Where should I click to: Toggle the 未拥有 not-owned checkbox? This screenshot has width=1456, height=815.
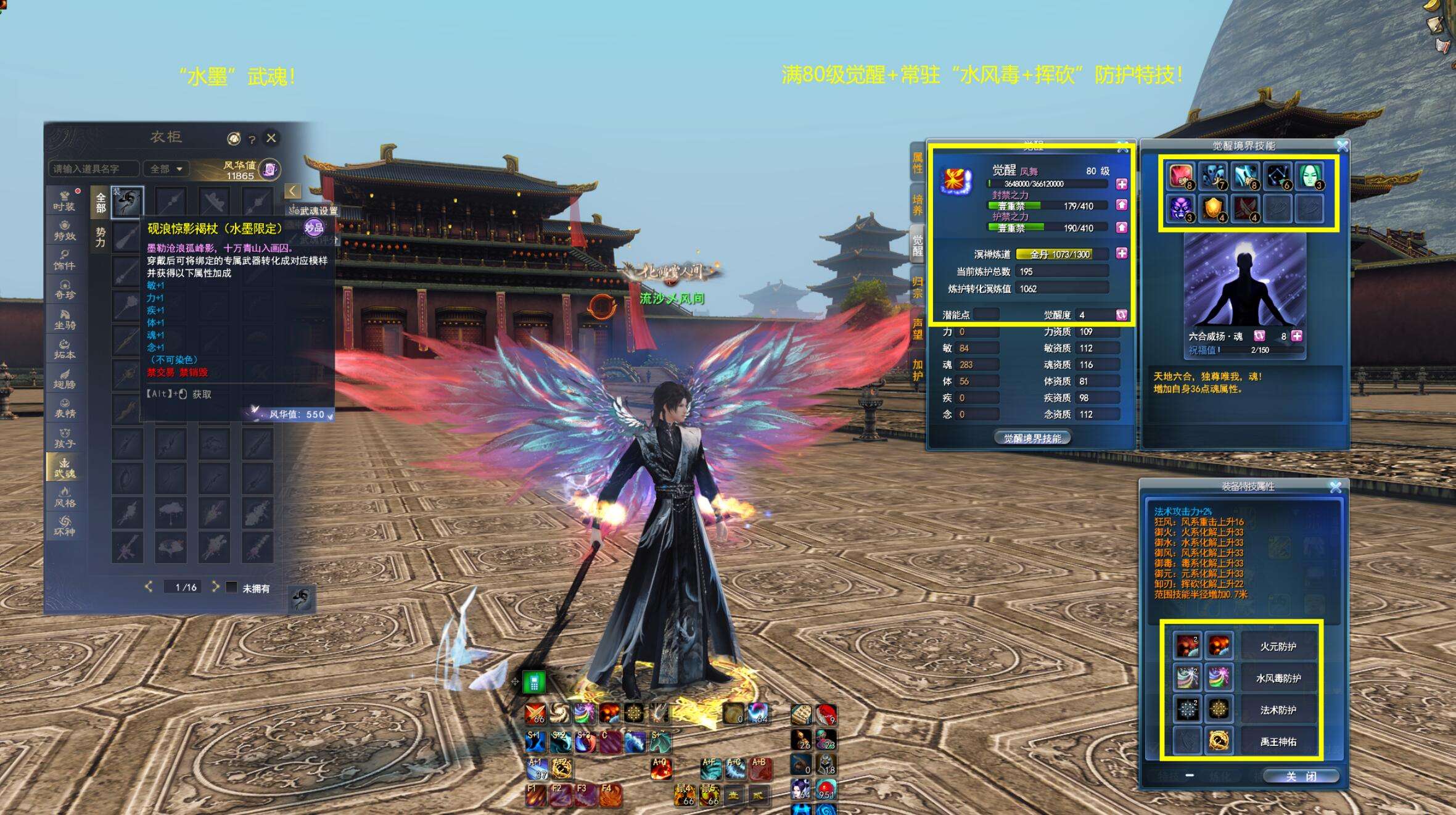click(232, 587)
